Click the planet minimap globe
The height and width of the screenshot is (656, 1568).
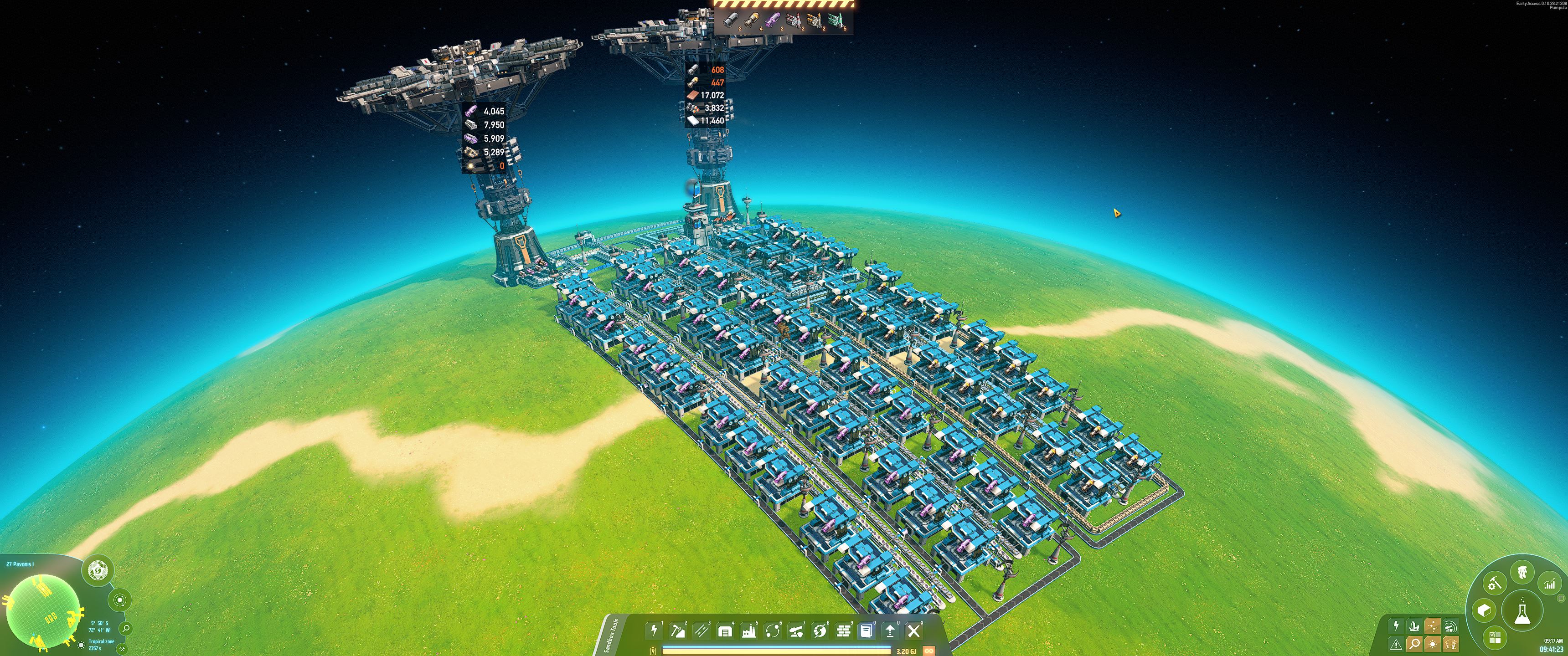pos(44,611)
